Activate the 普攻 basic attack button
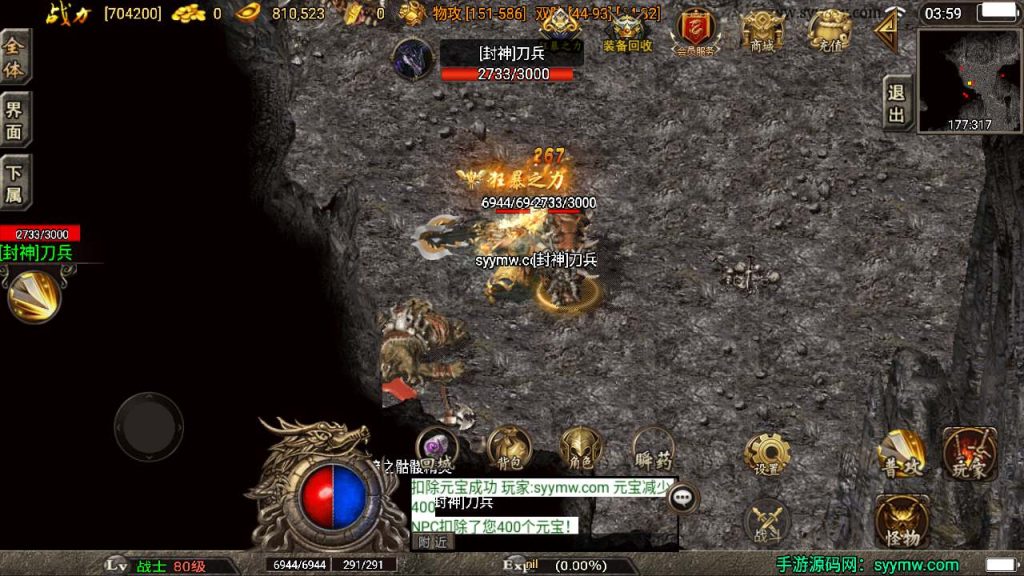Image resolution: width=1024 pixels, height=576 pixels. [x=900, y=453]
